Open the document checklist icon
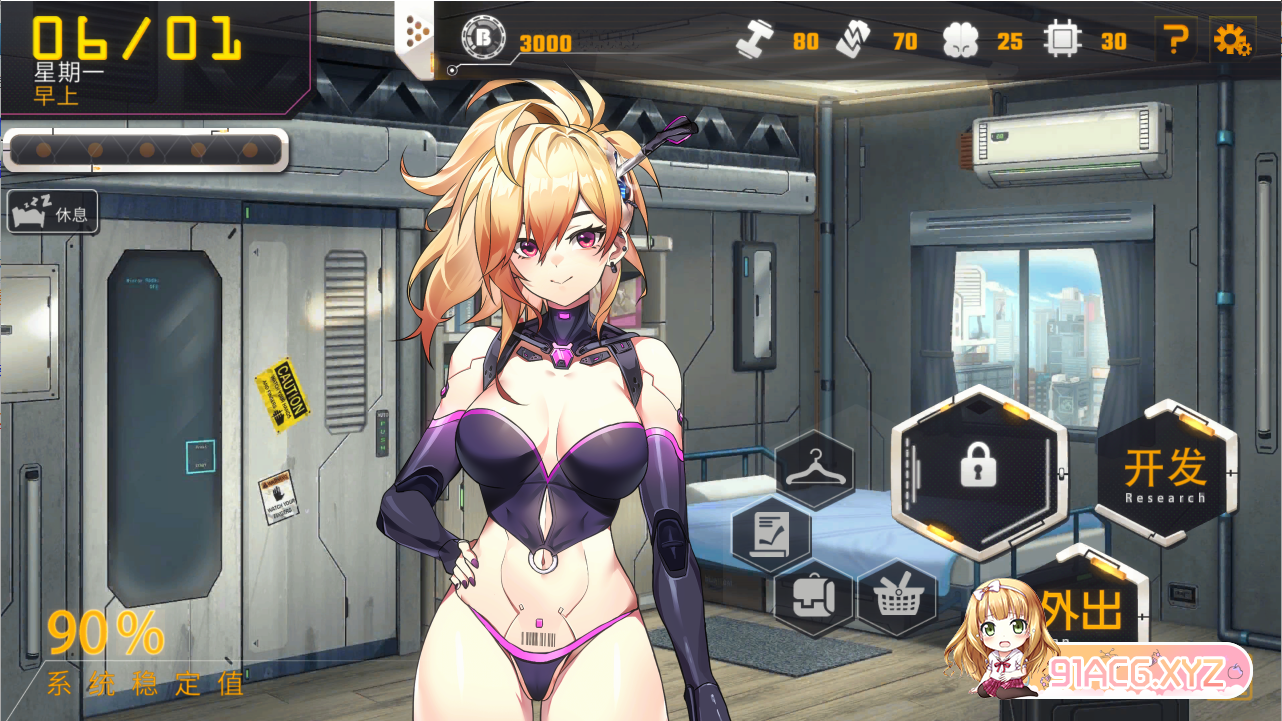Viewport: 1282px width, 721px height. click(771, 534)
